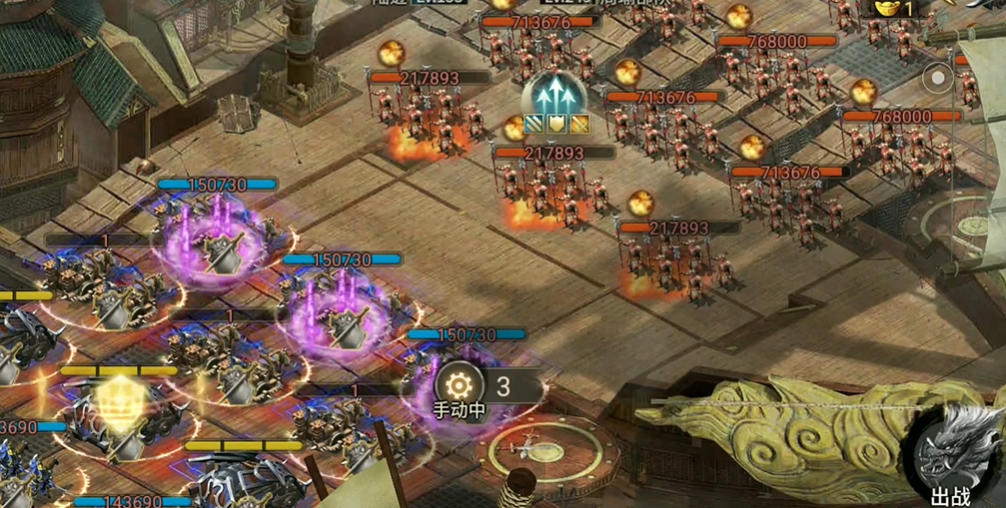The height and width of the screenshot is (508, 1006).
Task: Select the shield buff icon under the arrows
Action: click(557, 125)
